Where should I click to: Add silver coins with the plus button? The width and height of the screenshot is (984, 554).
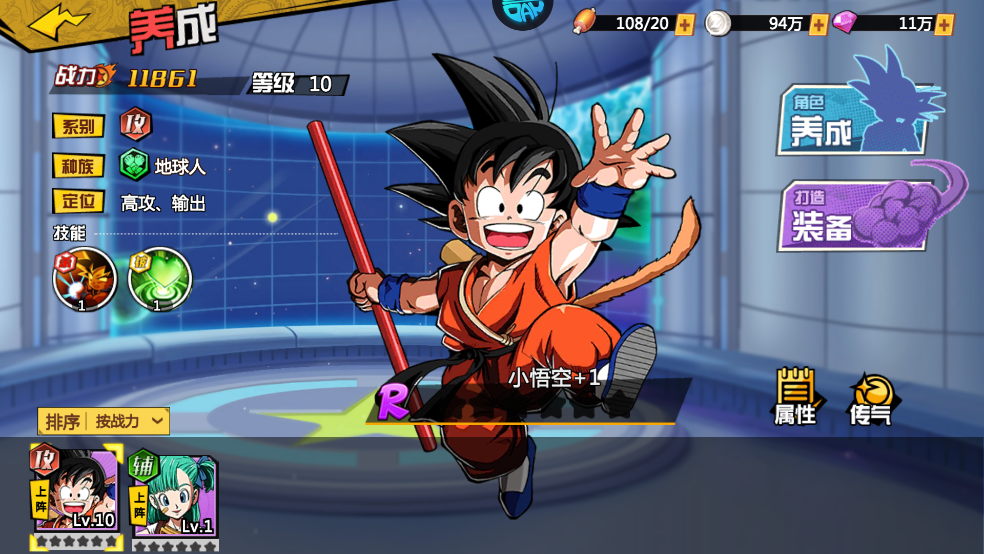point(818,24)
